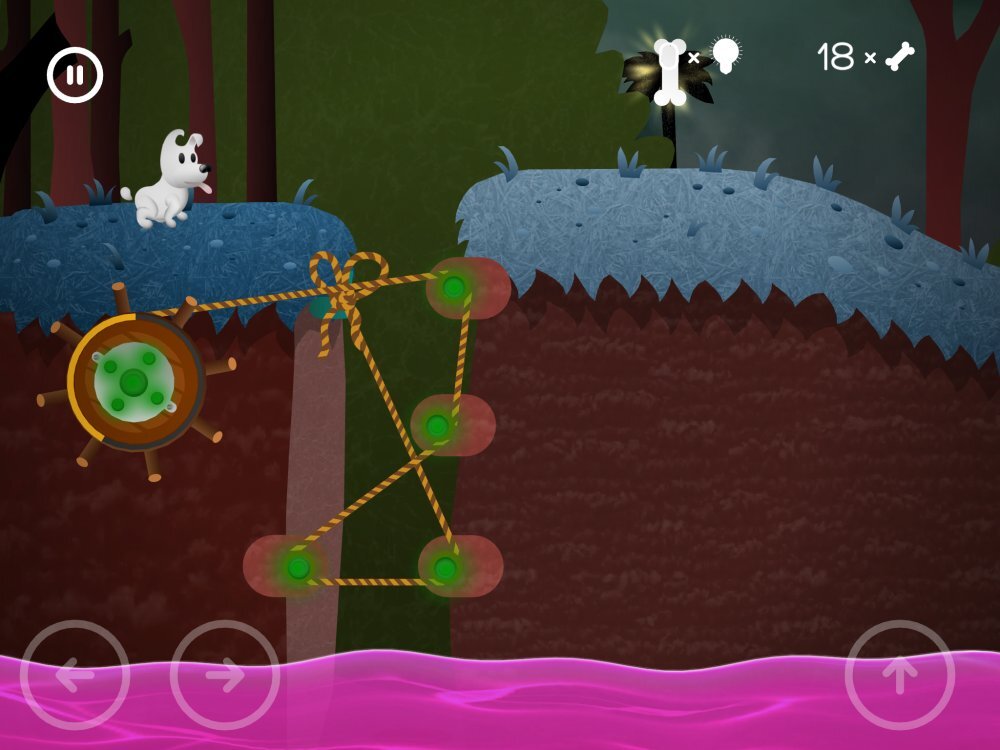Hit the up arrow jump control
The width and height of the screenshot is (1000, 750).
(x=899, y=675)
